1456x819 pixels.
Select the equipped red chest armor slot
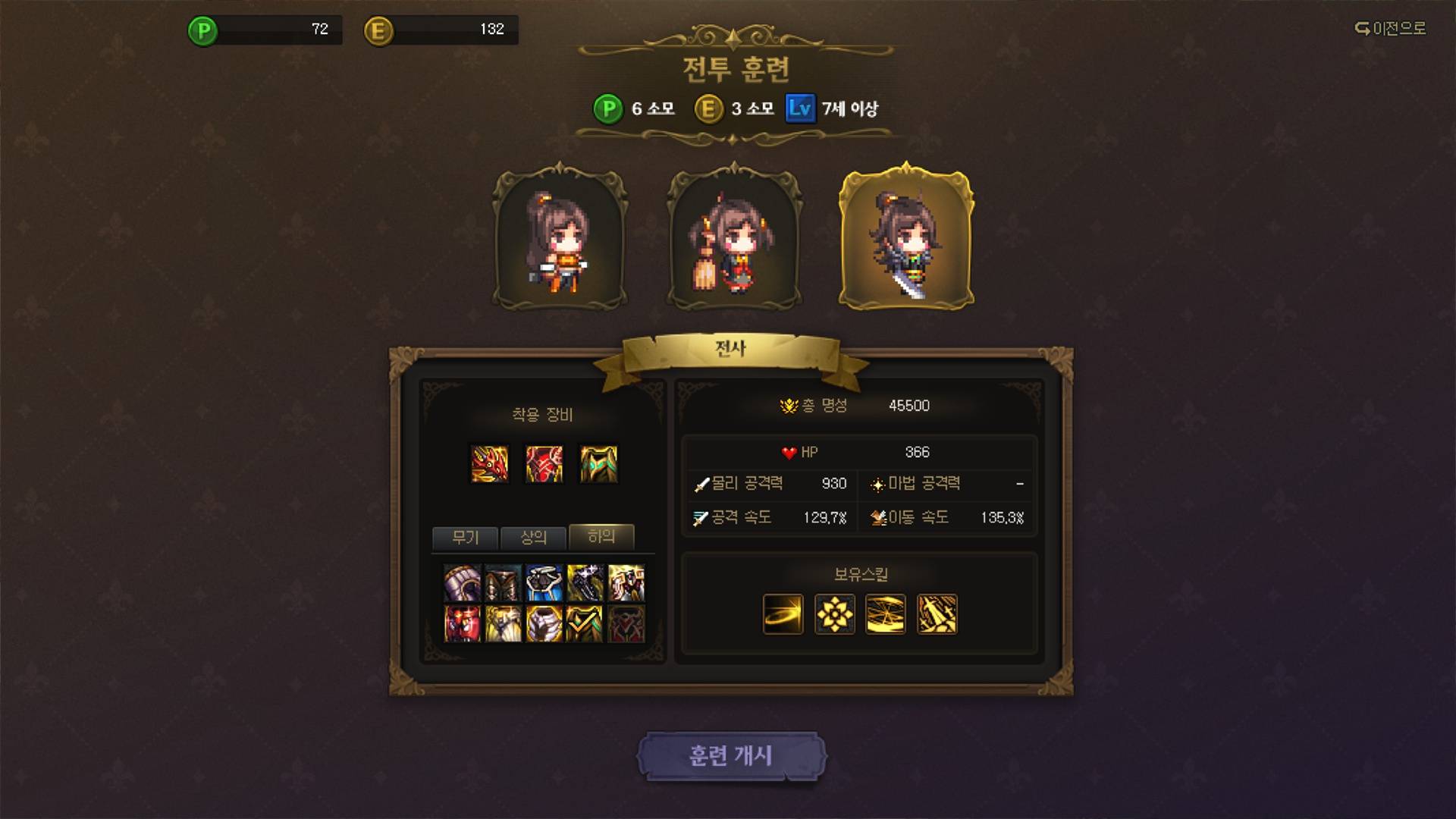(x=544, y=464)
